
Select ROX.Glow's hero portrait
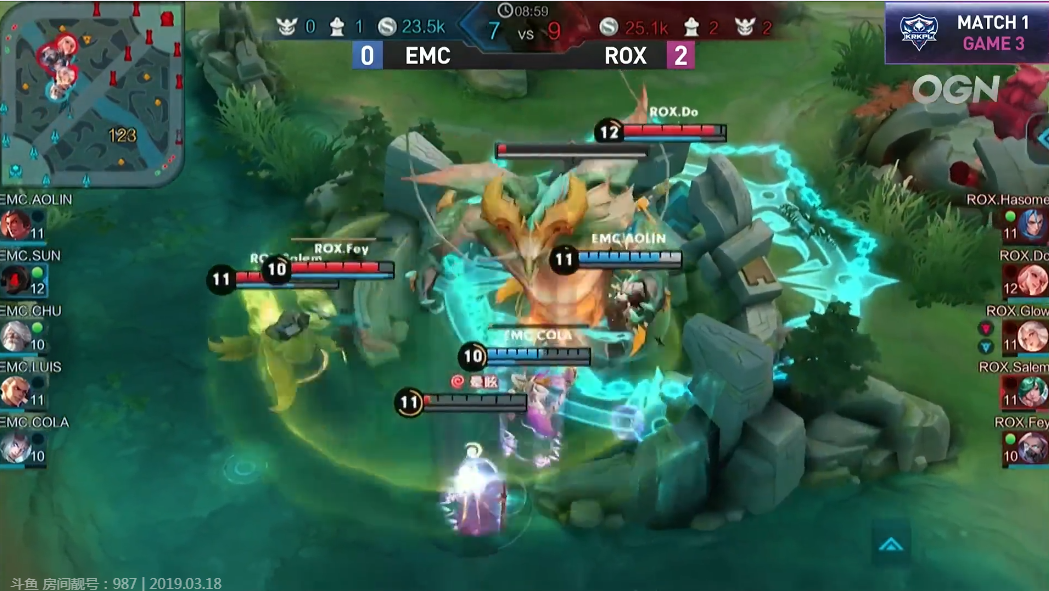coord(1033,336)
